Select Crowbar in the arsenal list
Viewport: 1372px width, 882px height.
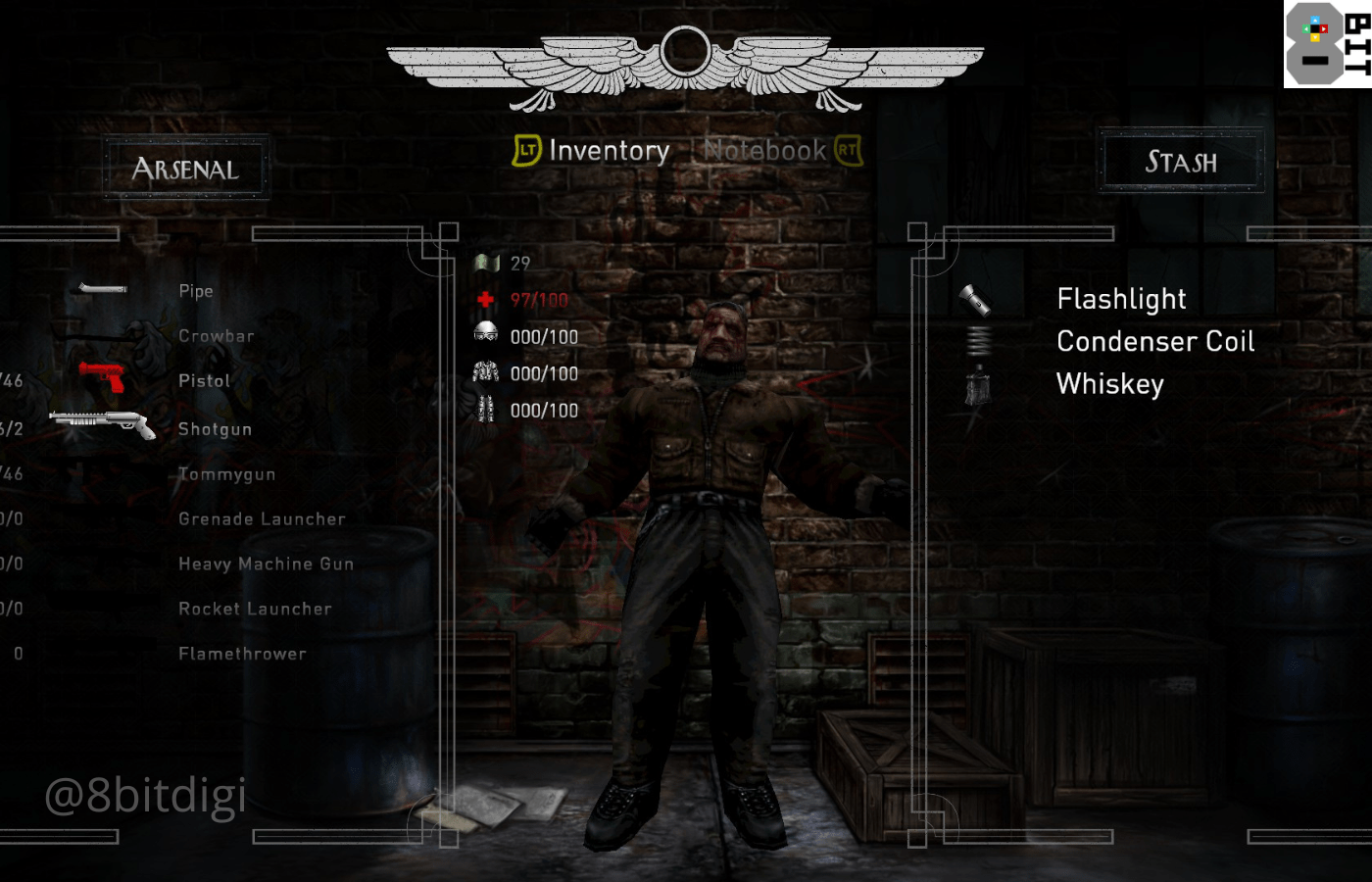click(217, 336)
